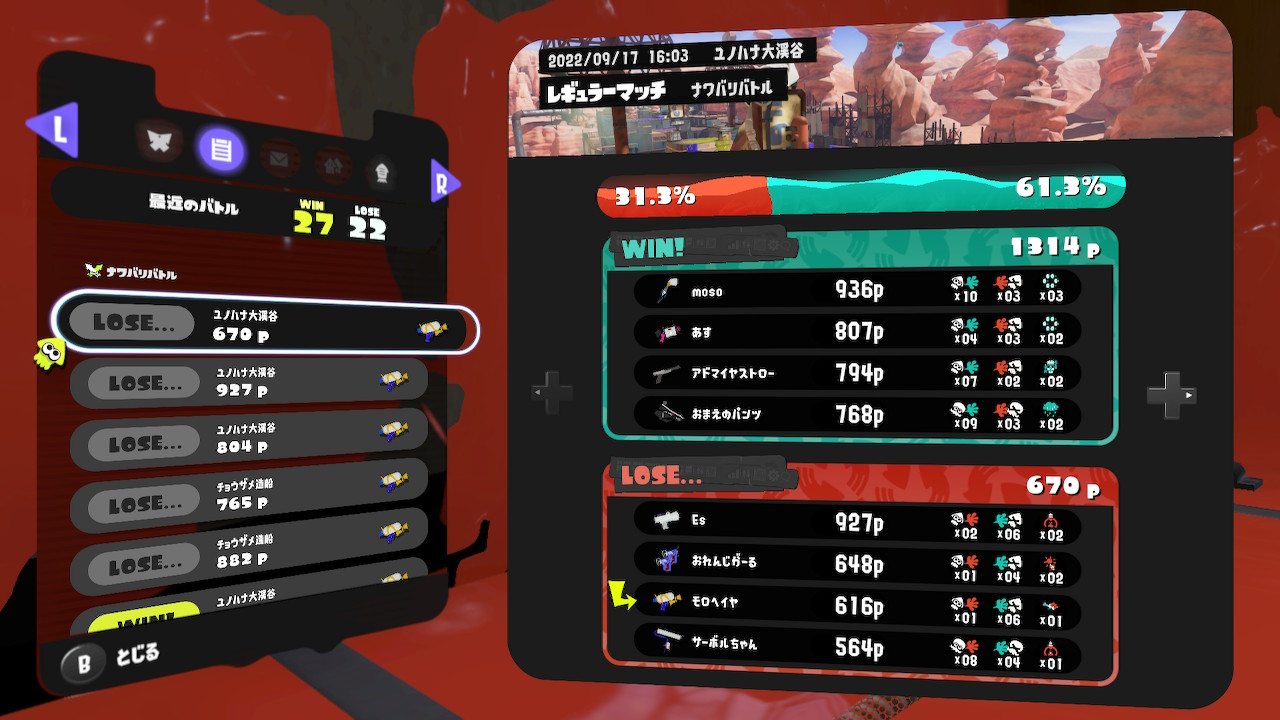Image resolution: width=1280 pixels, height=720 pixels.
Task: Open the mail envelope icon
Action: 278,158
